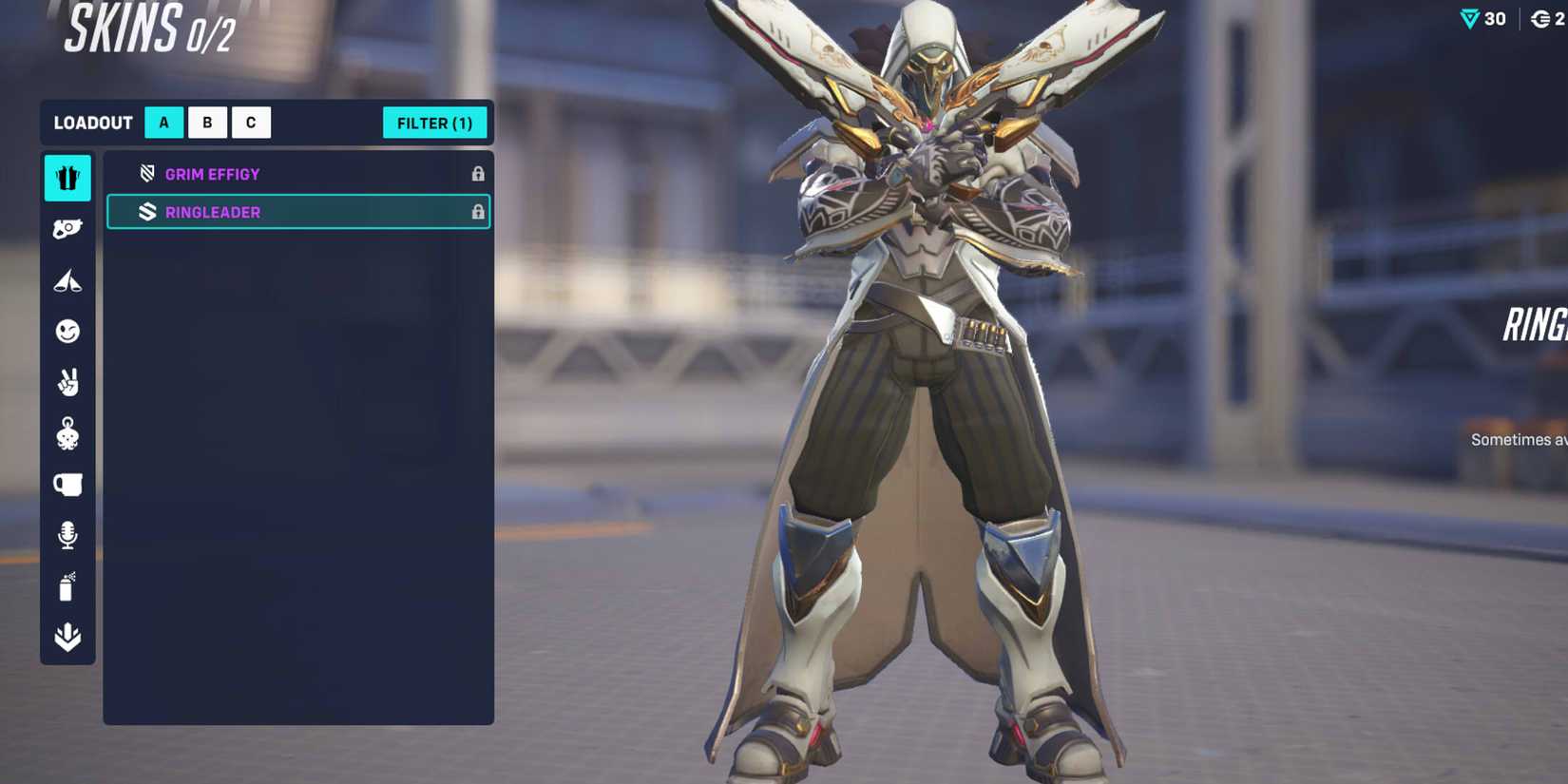Select the voice lines microphone icon
Screen dimensions: 1568x784
(67, 535)
